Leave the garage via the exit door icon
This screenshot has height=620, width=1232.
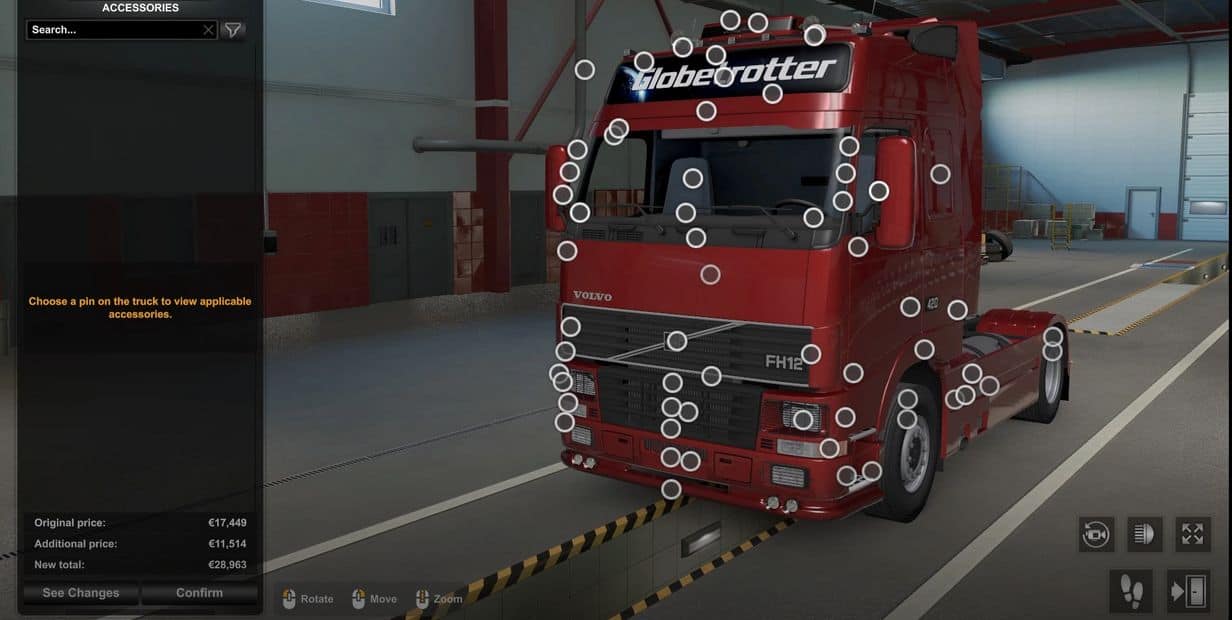tap(1188, 591)
